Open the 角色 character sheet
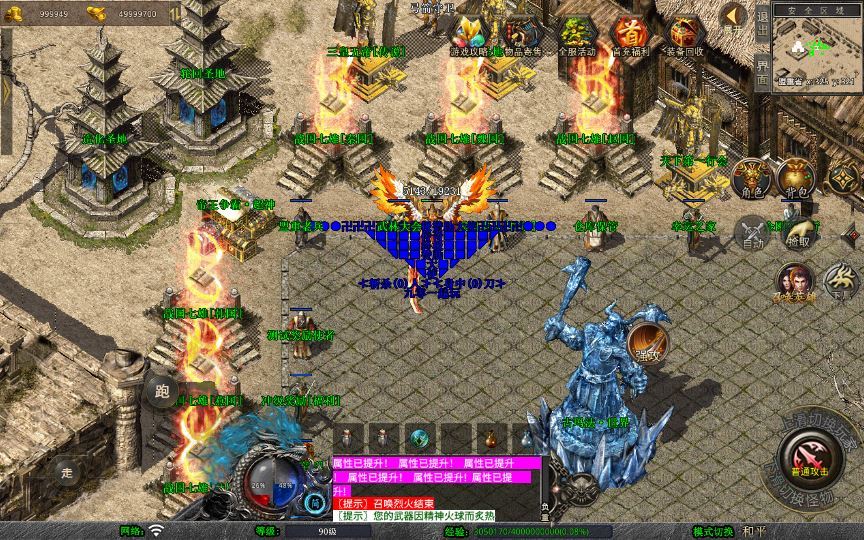The height and width of the screenshot is (540, 864). (x=752, y=179)
